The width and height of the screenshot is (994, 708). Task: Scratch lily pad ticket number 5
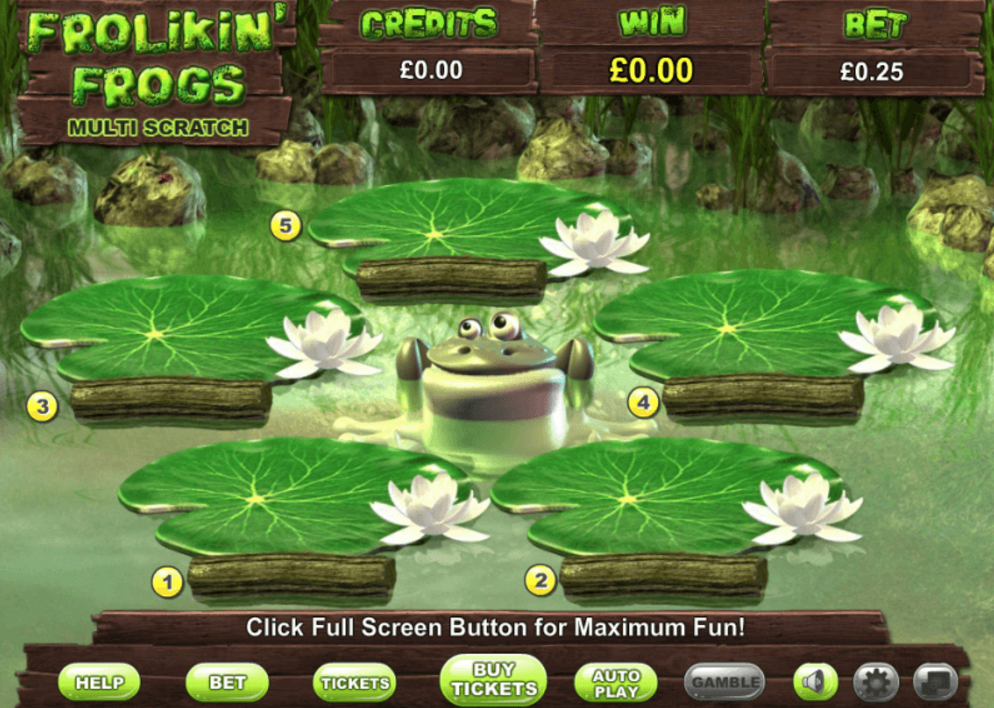tap(450, 228)
